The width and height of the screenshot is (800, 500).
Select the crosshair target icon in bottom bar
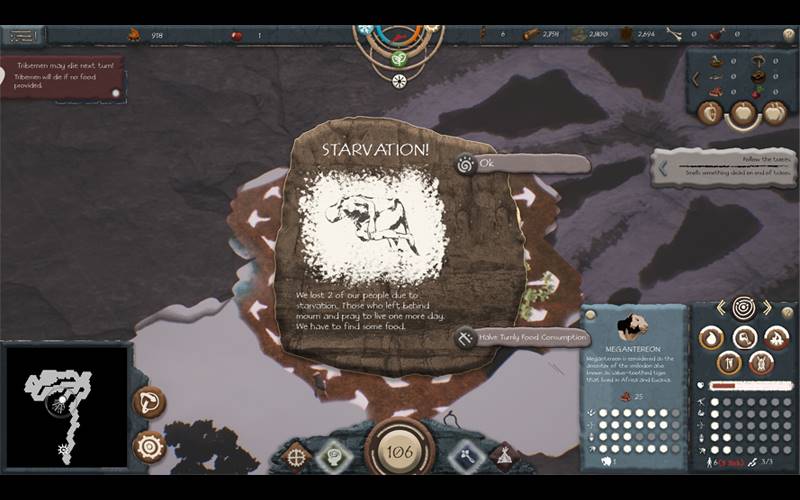(x=297, y=456)
